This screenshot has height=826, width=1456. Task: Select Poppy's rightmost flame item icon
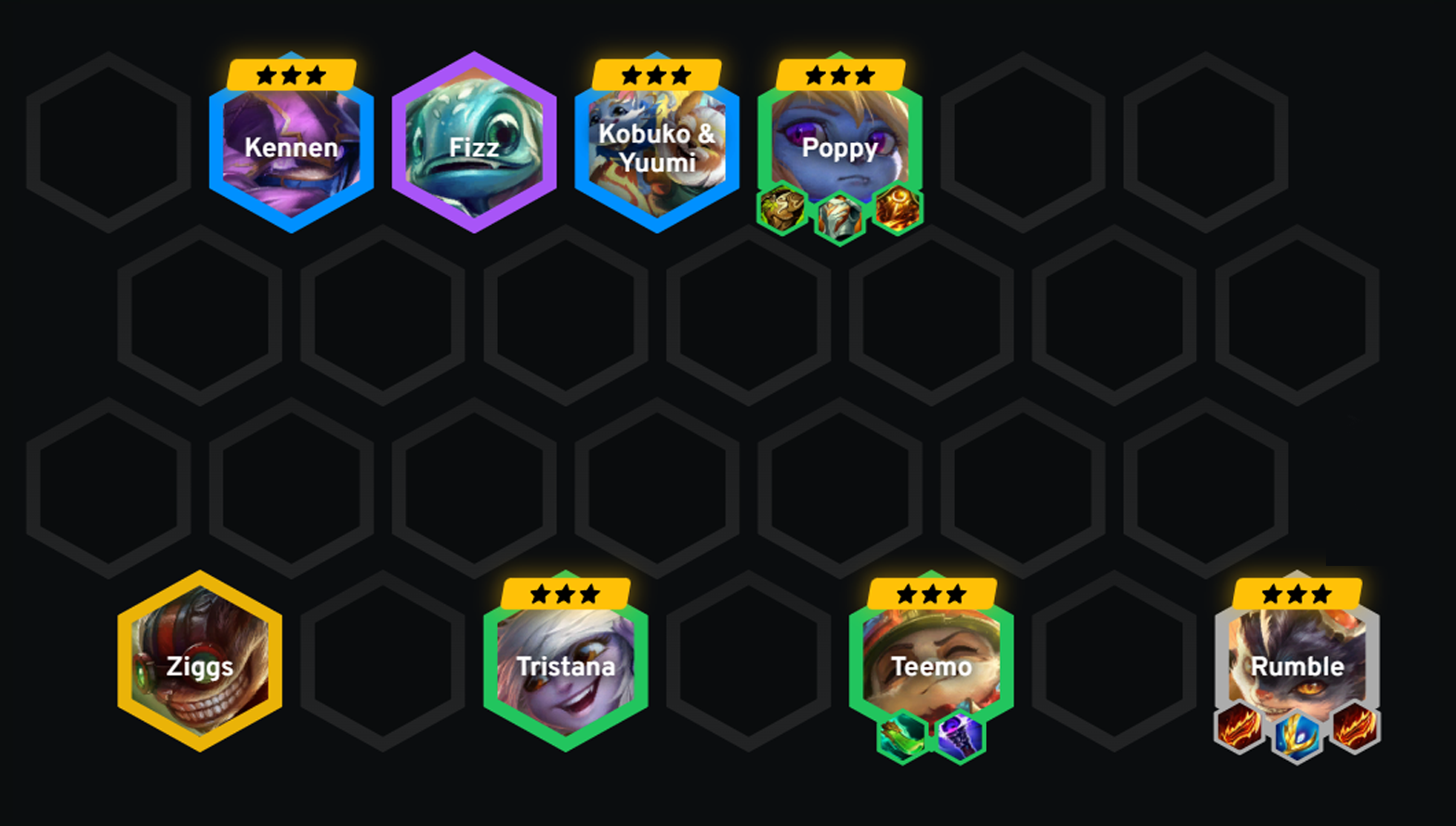coord(898,209)
